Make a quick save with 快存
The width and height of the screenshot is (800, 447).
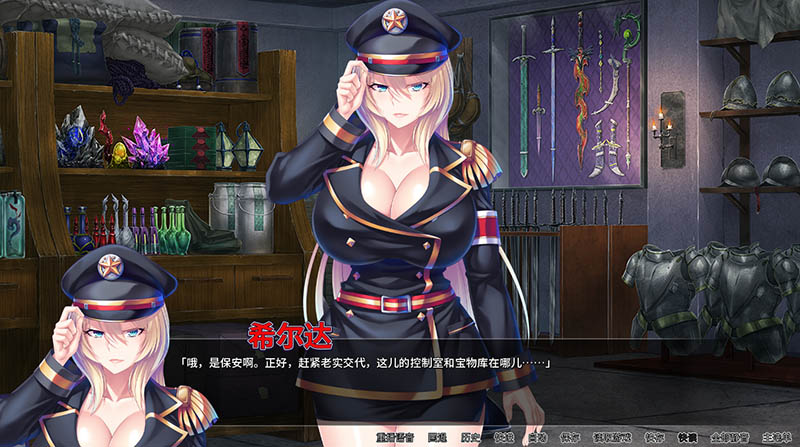tap(653, 437)
